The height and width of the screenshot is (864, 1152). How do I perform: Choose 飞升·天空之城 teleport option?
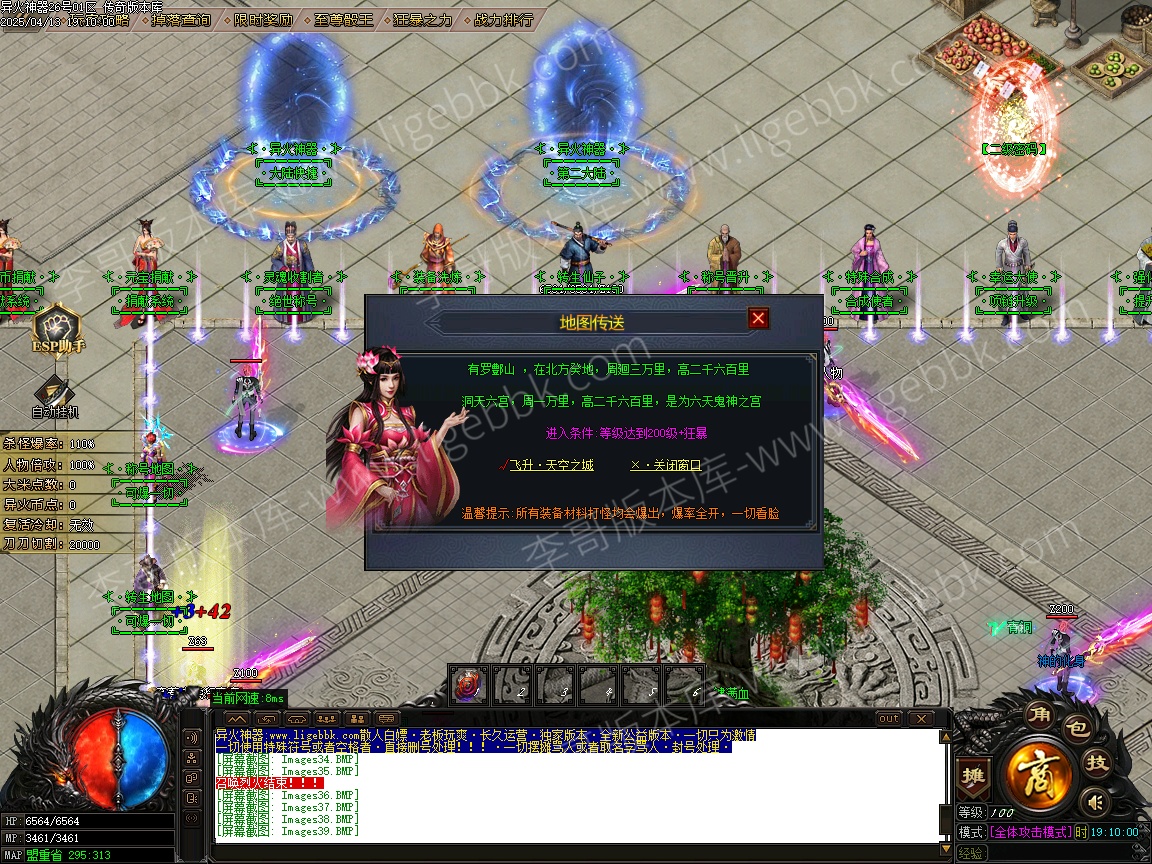(552, 465)
